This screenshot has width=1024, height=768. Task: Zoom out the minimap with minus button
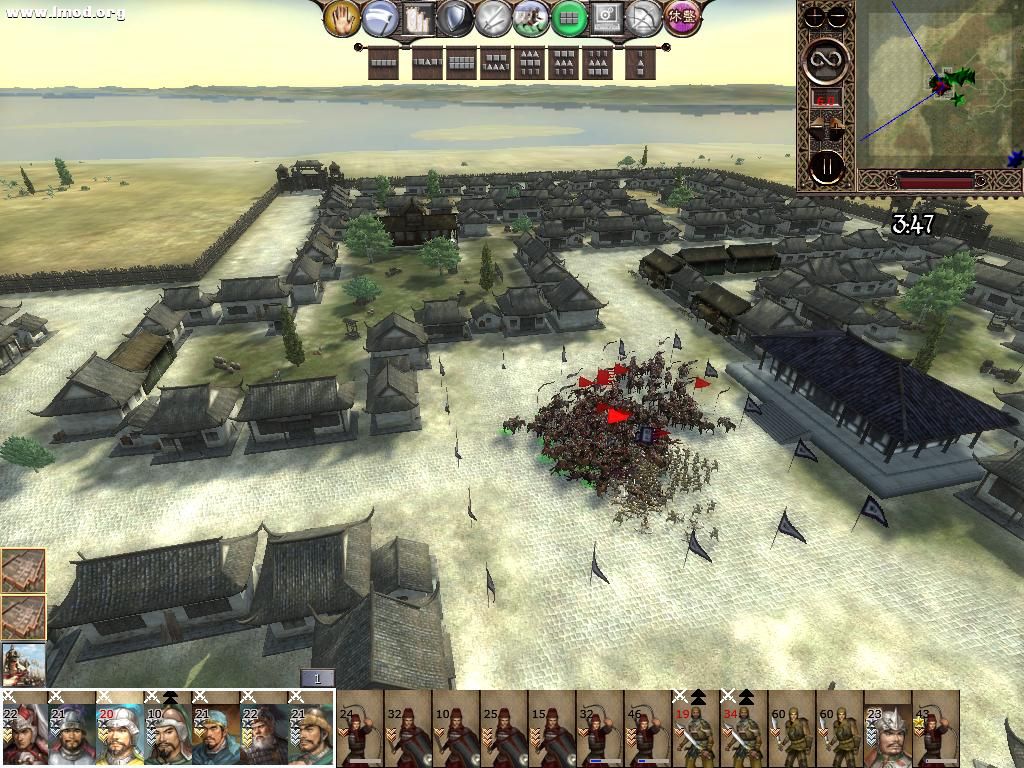point(837,16)
